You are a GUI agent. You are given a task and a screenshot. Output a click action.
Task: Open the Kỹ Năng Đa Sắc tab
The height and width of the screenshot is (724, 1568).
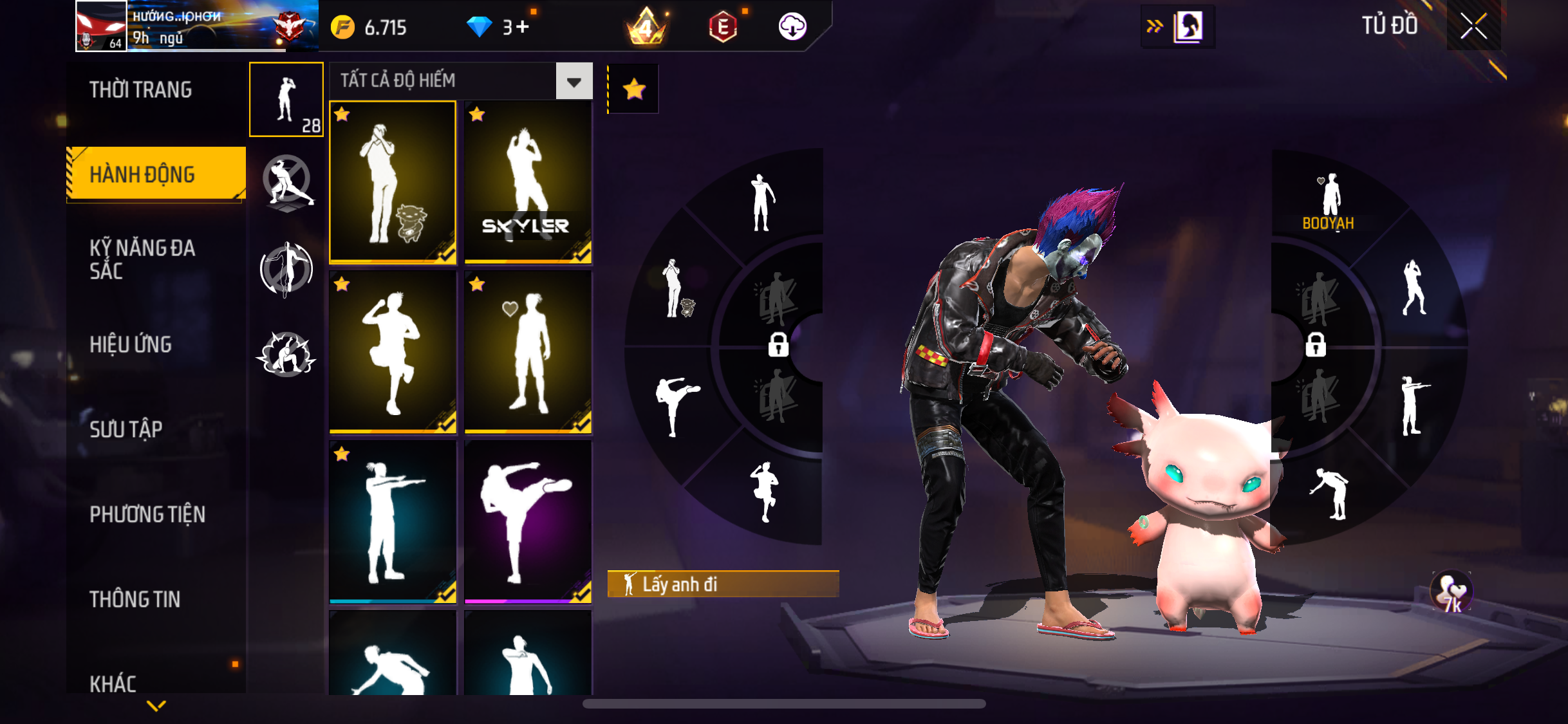click(x=142, y=259)
